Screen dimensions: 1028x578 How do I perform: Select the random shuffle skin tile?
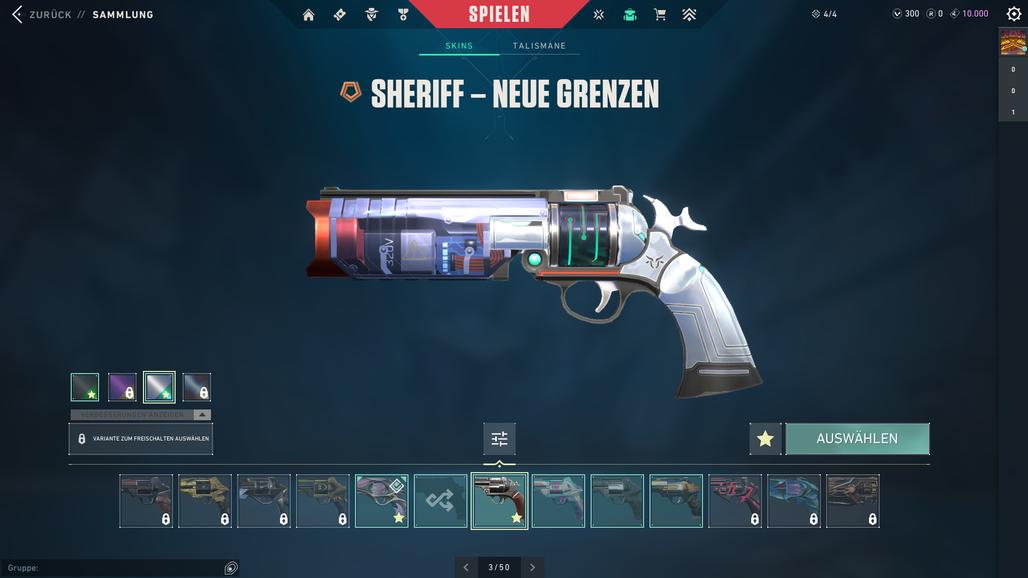pyautogui.click(x=440, y=501)
